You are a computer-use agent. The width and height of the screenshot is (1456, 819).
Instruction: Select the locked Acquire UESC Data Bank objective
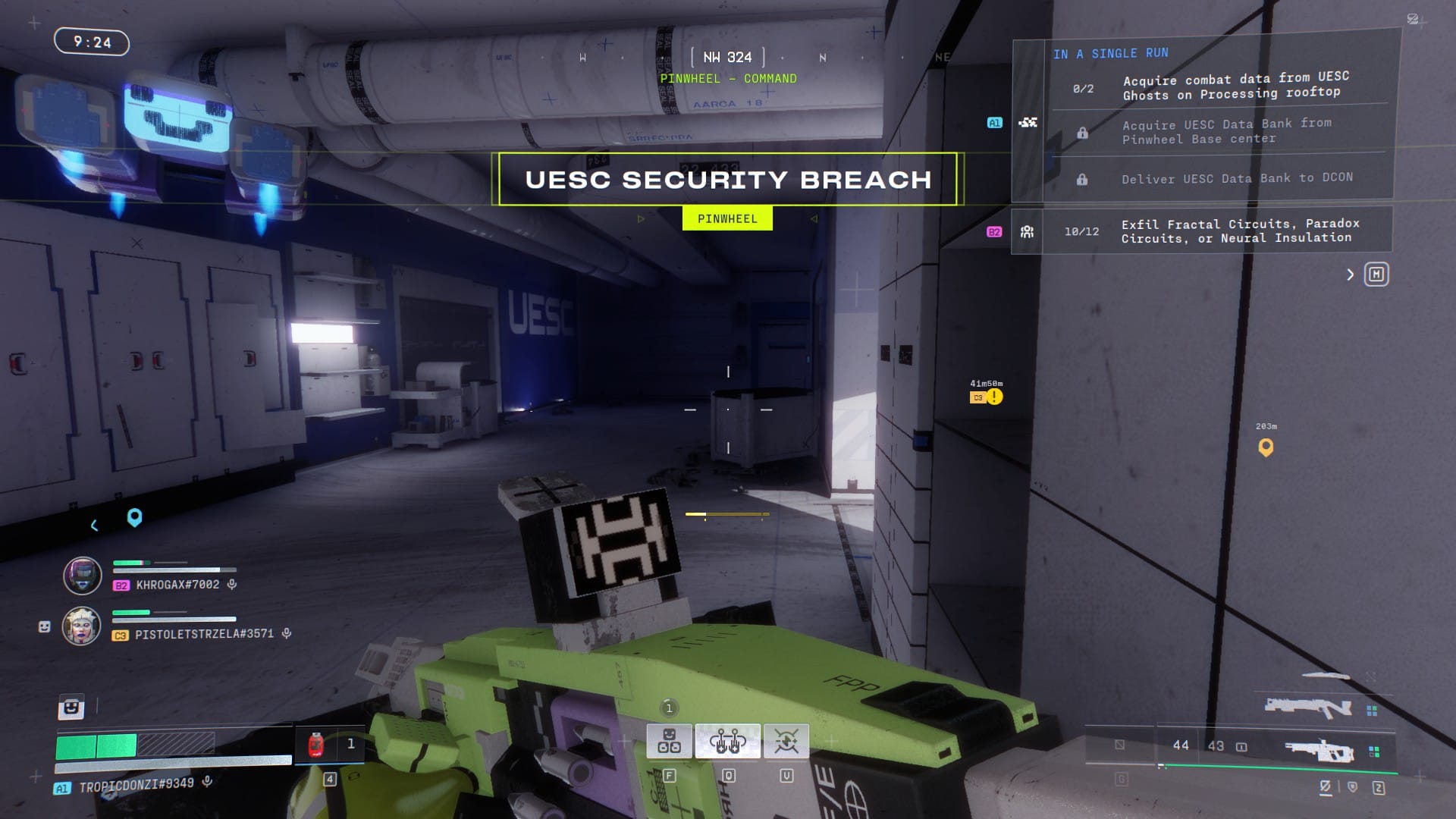click(1226, 131)
